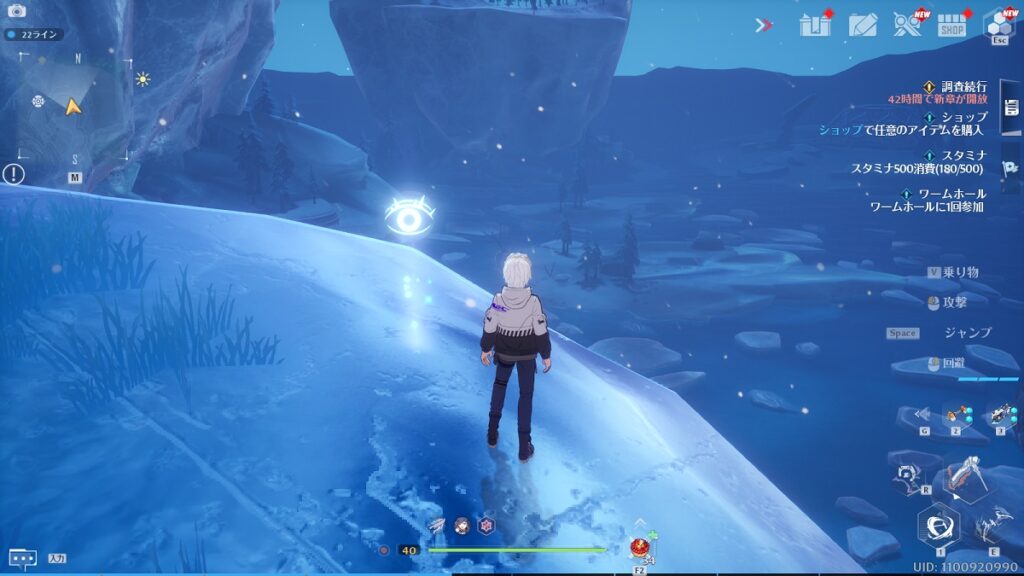This screenshot has width=1024, height=576.
Task: Select the main weapon hexagon icon
Action: point(938,524)
